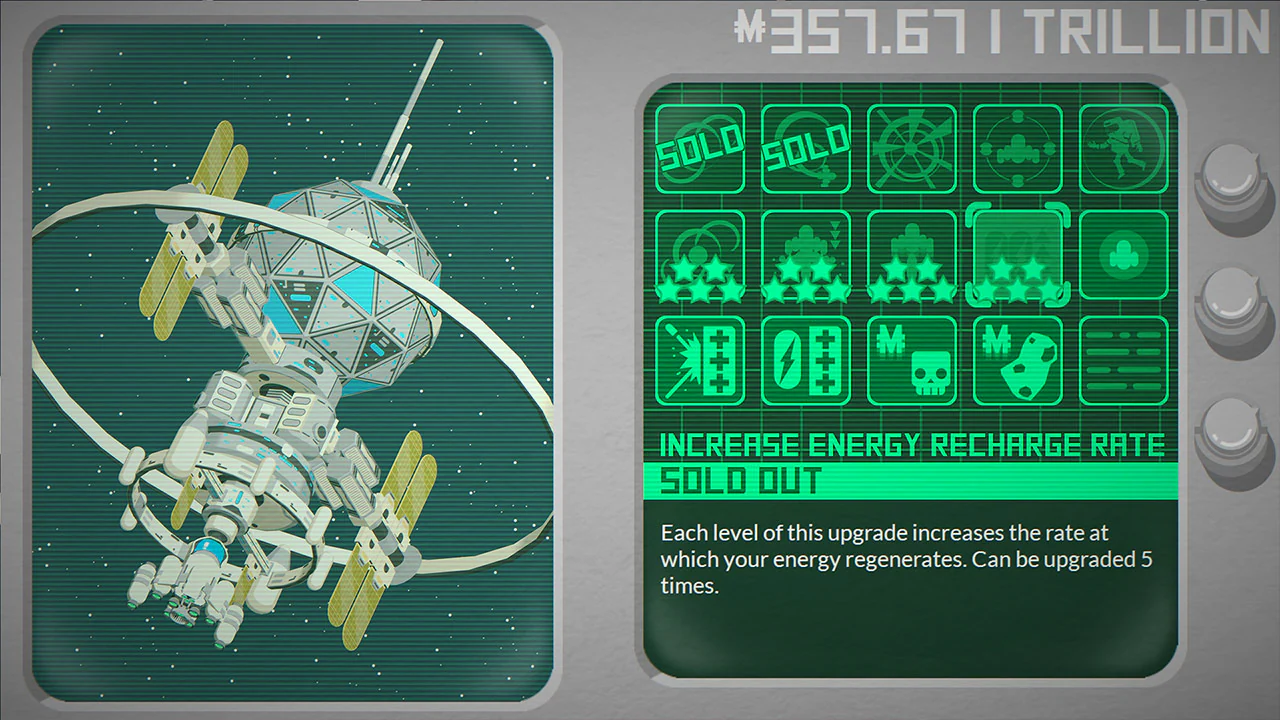Select the lightning bolt energy upgrade
Image resolution: width=1280 pixels, height=720 pixels.
point(805,360)
